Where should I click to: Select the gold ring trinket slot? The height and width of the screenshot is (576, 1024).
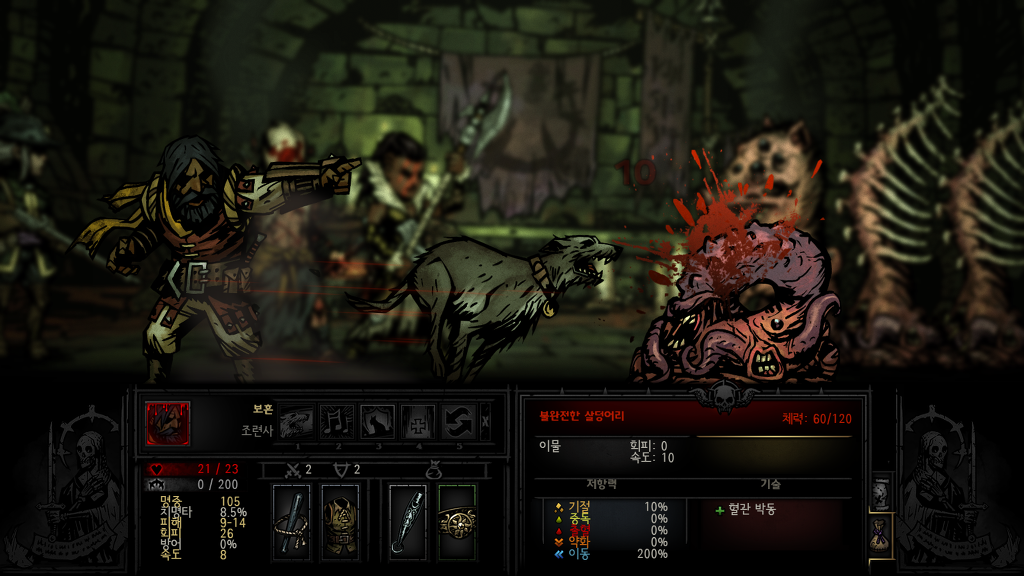457,521
